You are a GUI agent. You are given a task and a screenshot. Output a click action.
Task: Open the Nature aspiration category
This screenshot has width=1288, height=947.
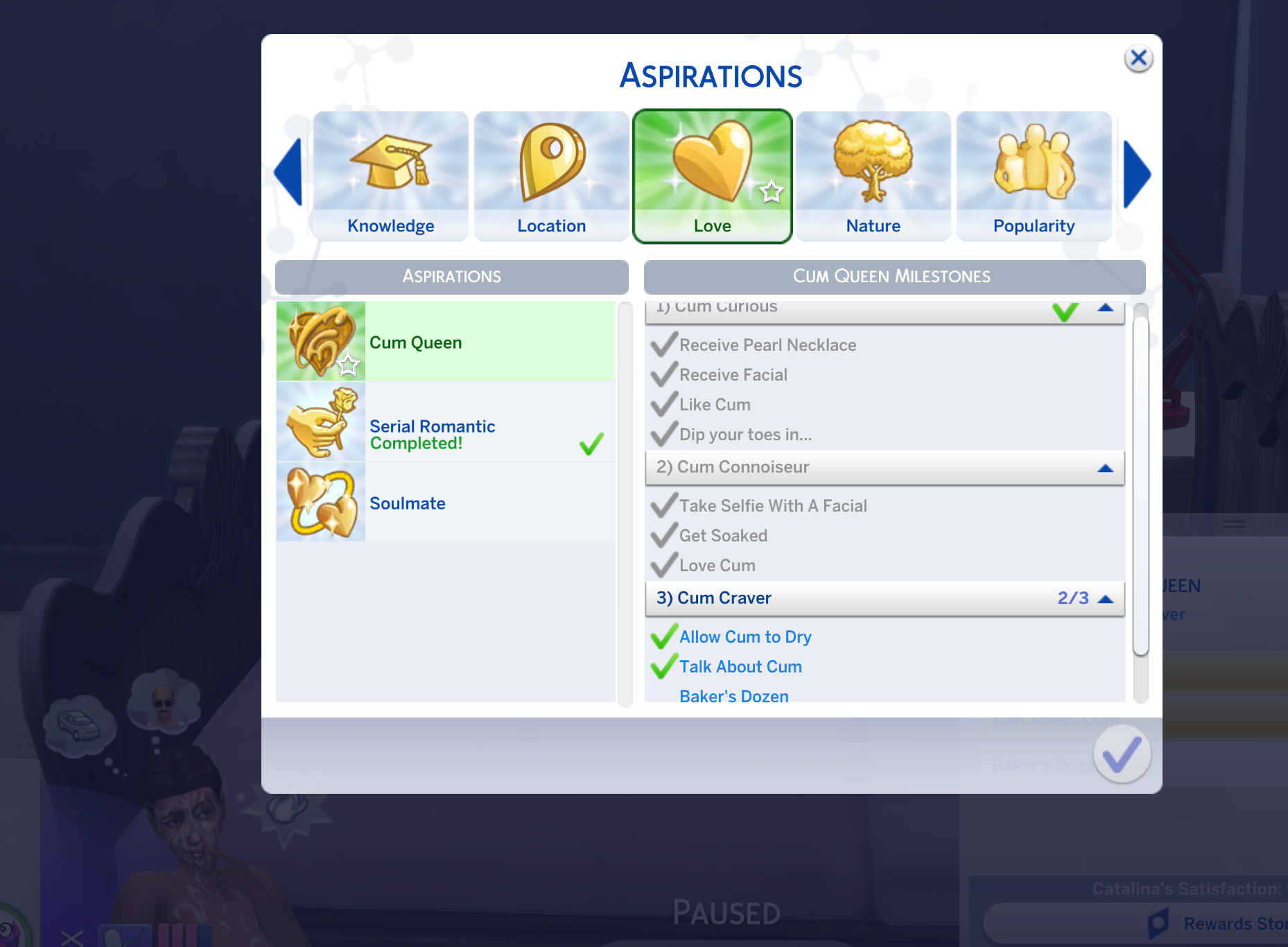[x=873, y=175]
